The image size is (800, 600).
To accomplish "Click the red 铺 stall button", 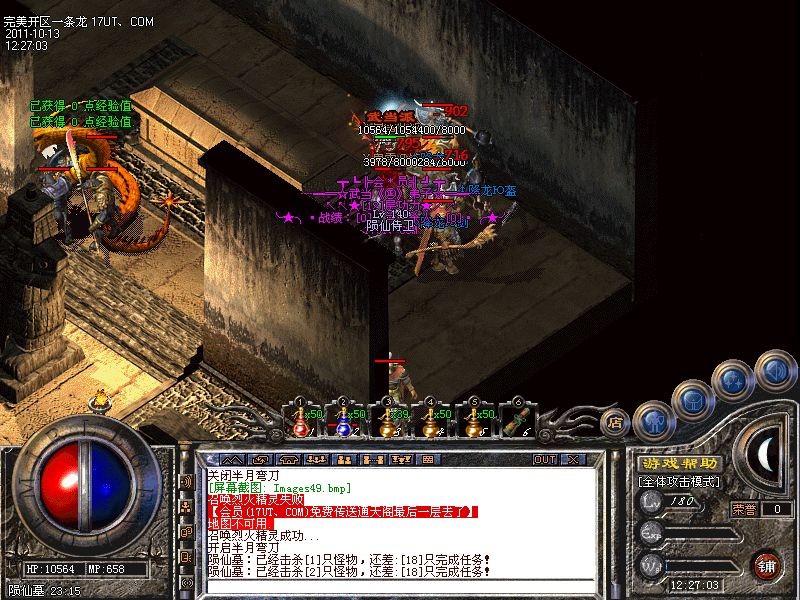I will tap(767, 565).
